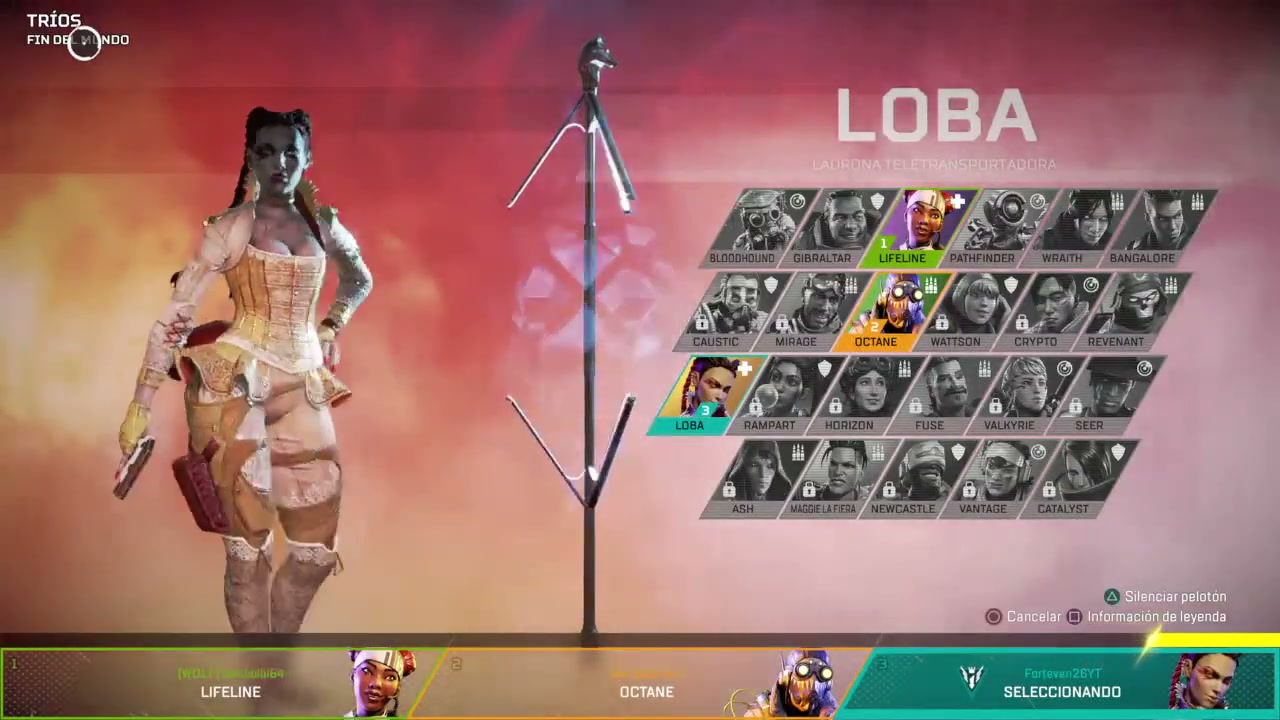Screen dimensions: 1280x720
Task: Choose Wraith's portrait
Action: pyautogui.click(x=1062, y=222)
